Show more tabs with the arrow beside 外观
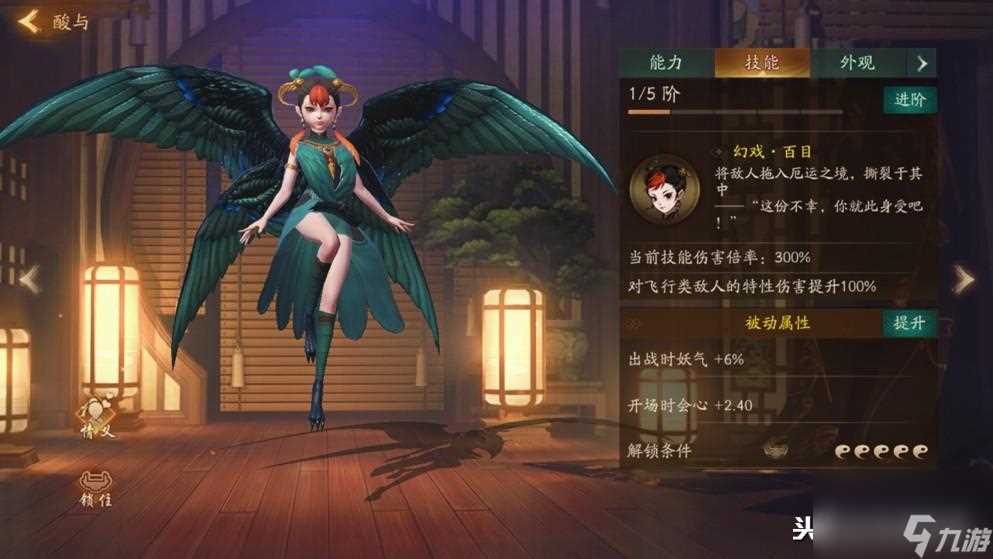993x559 pixels. (922, 63)
